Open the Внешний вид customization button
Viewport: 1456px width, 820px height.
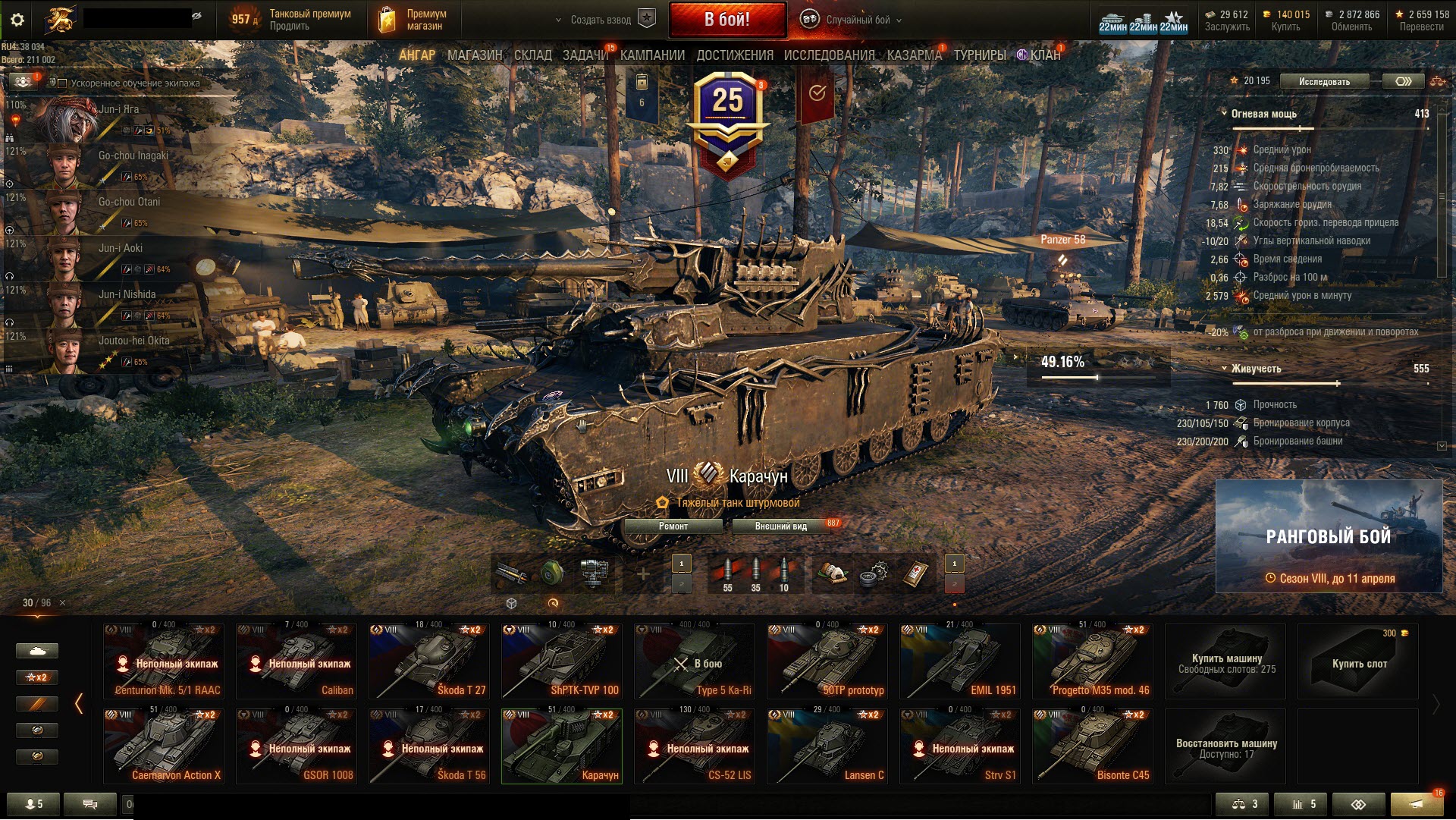click(780, 526)
